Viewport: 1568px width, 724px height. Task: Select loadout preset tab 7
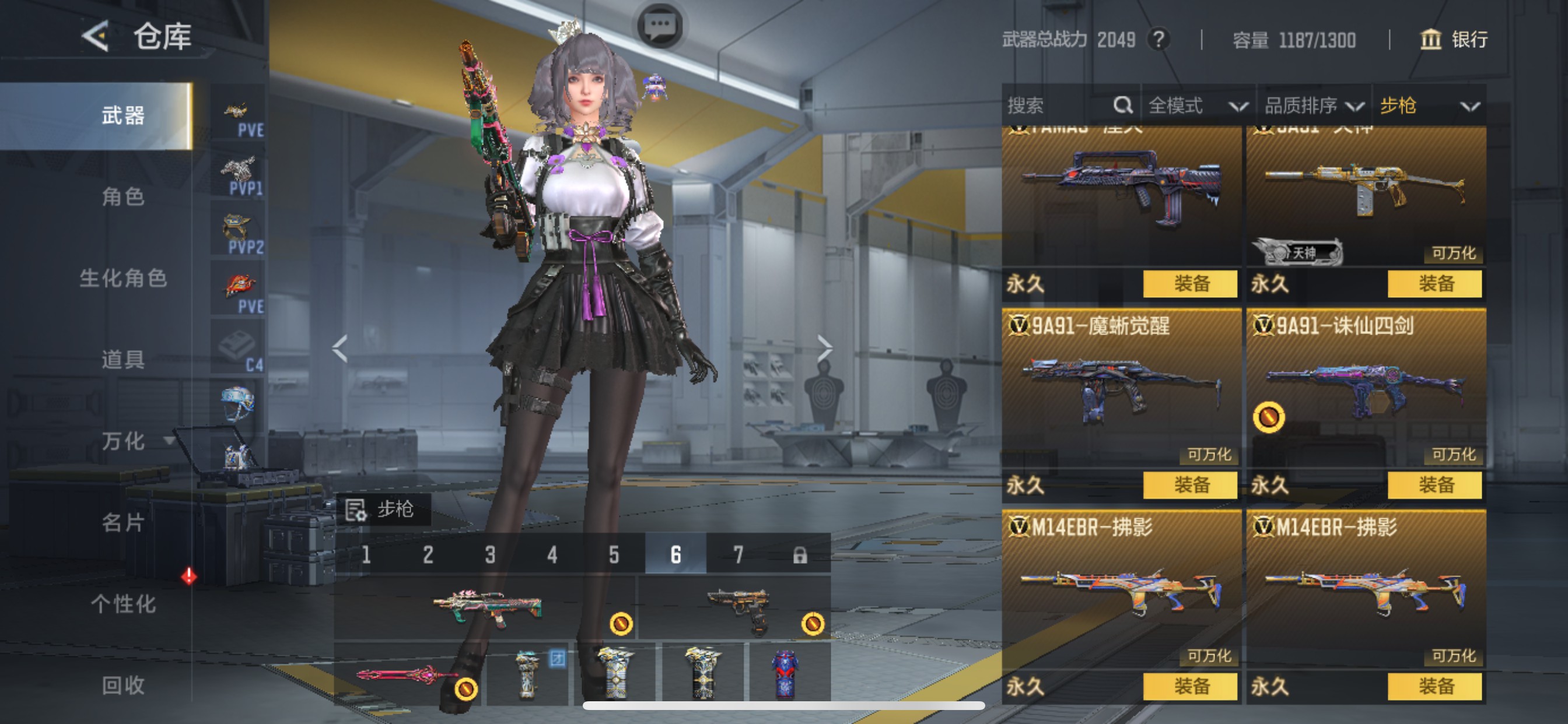tap(738, 555)
